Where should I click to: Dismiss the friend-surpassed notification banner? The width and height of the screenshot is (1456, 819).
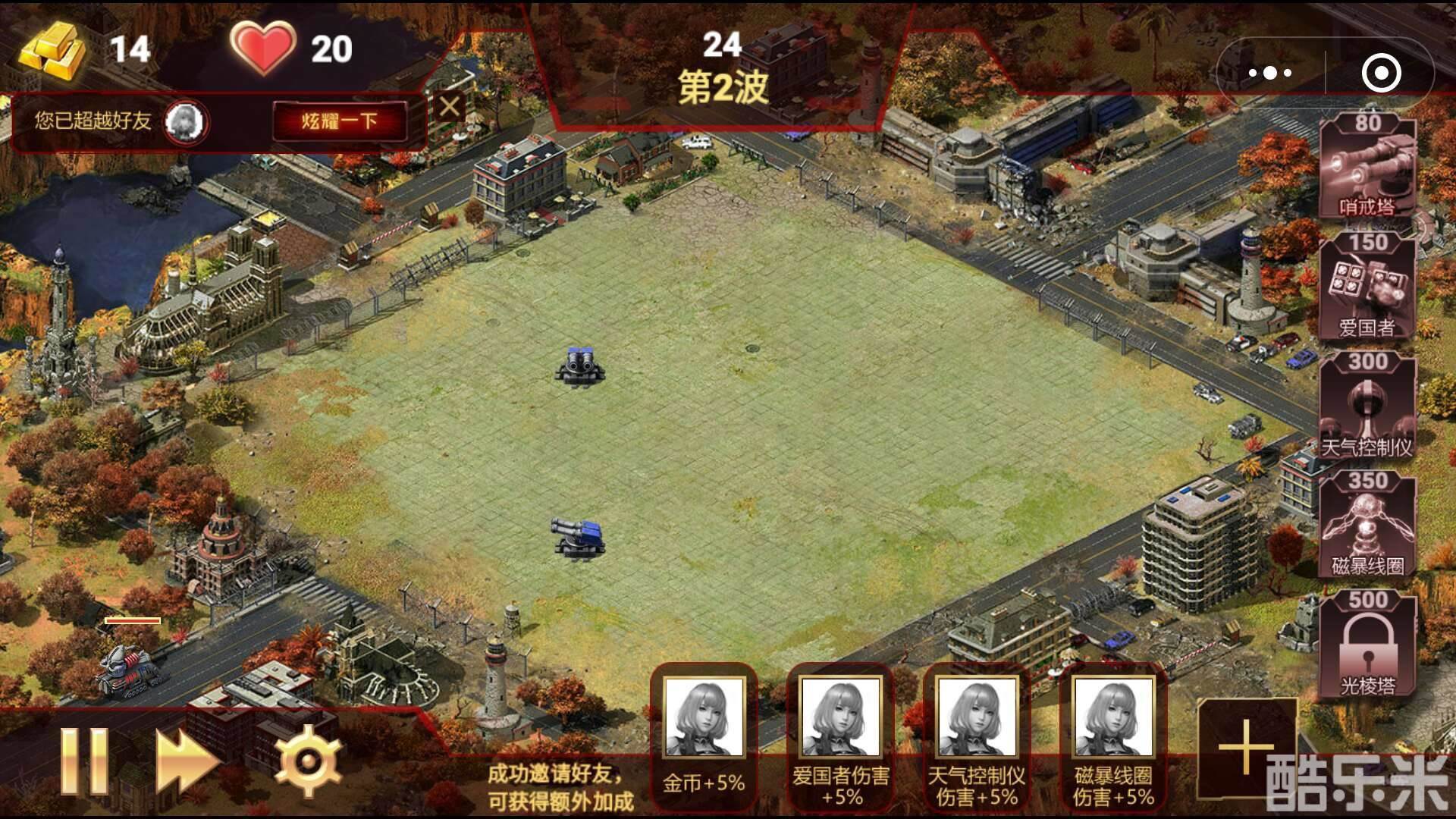(450, 107)
